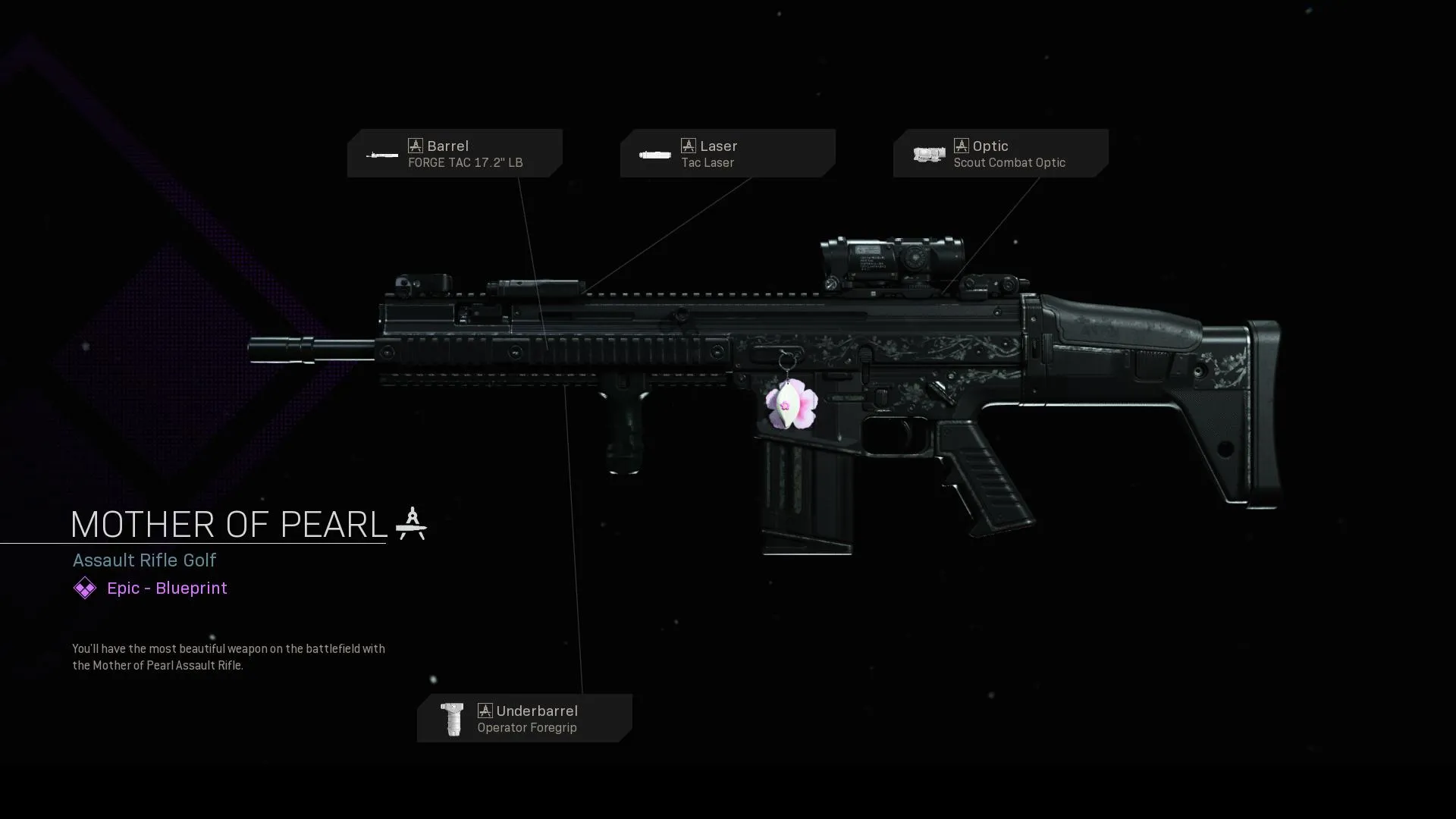Choose the Laser Tac Laser attachment

point(728,153)
